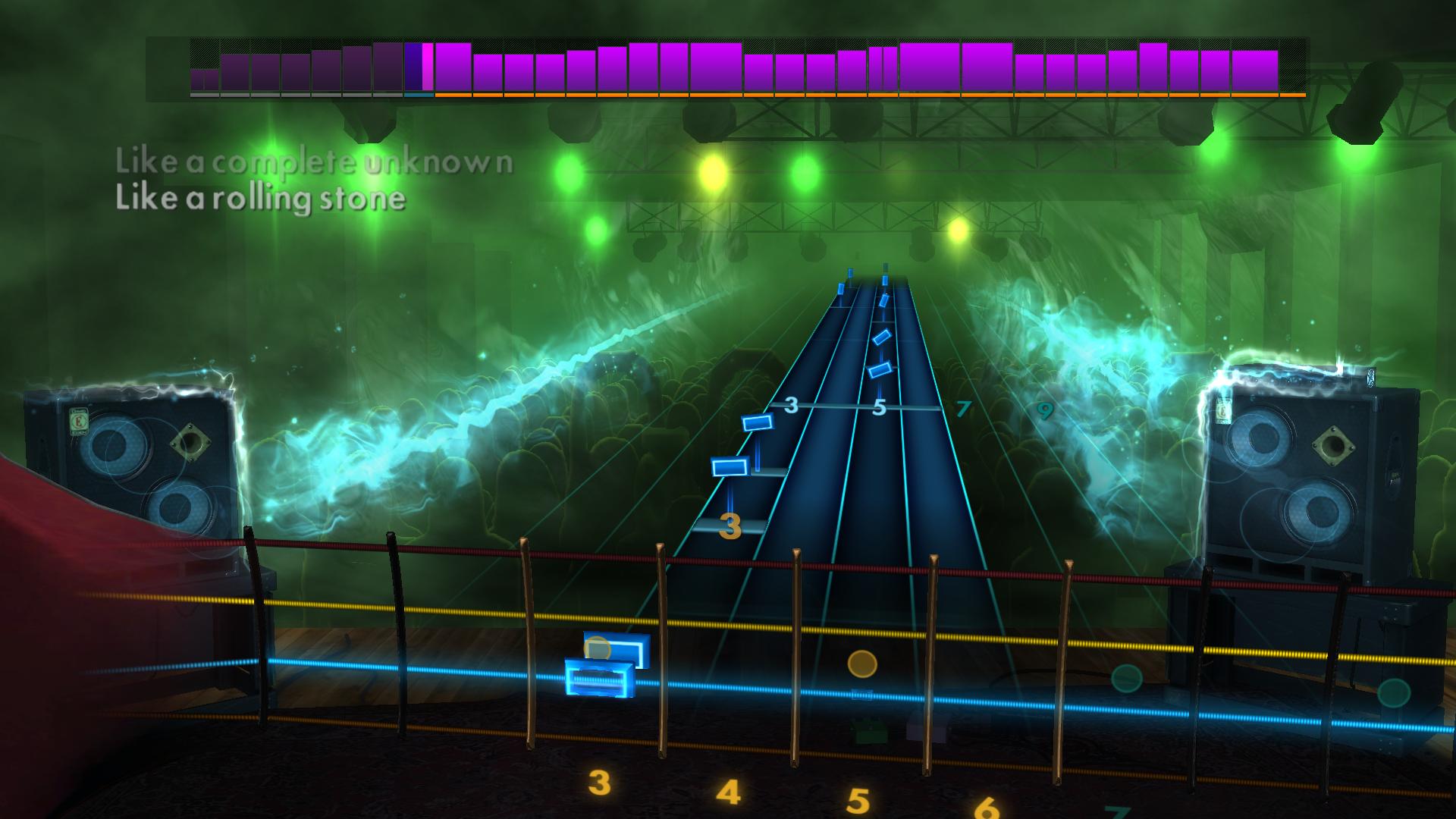This screenshot has width=1456, height=819.
Task: Open the double-split segment in the timeline bar
Action: click(883, 72)
